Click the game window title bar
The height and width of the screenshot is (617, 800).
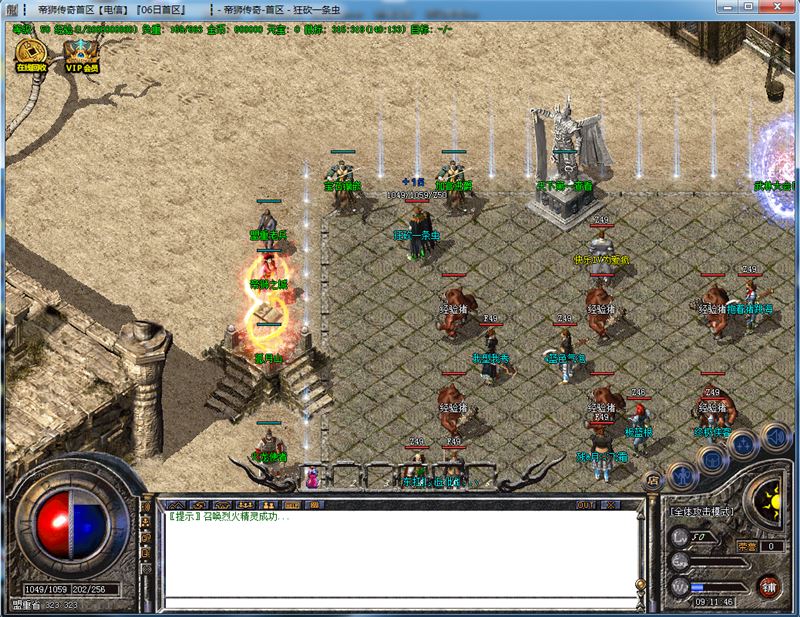400,8
